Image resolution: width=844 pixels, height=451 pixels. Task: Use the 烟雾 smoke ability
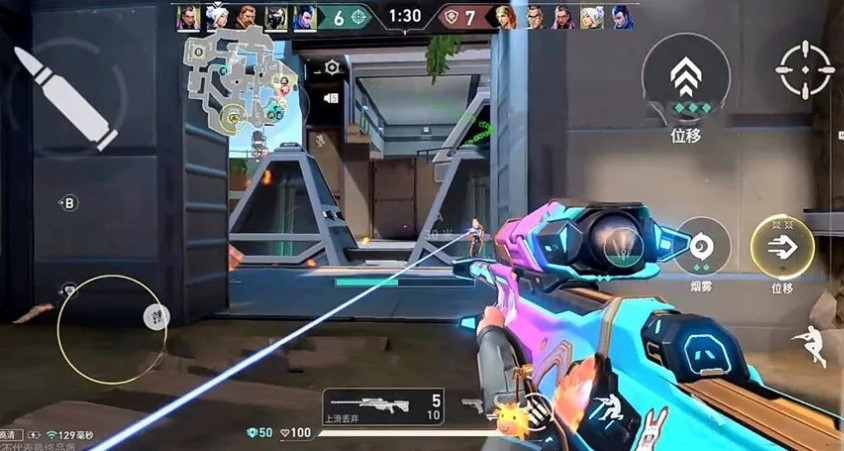pos(700,246)
